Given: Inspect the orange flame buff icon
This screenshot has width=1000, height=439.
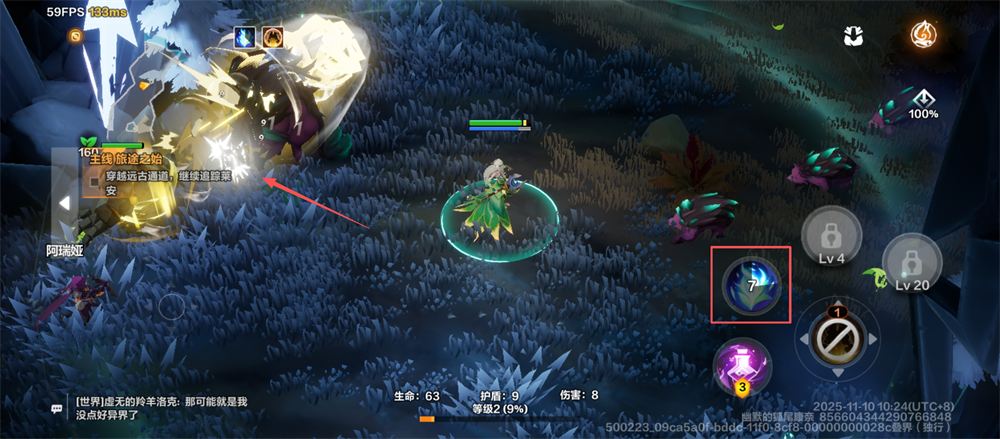Looking at the screenshot, I should point(272,37).
